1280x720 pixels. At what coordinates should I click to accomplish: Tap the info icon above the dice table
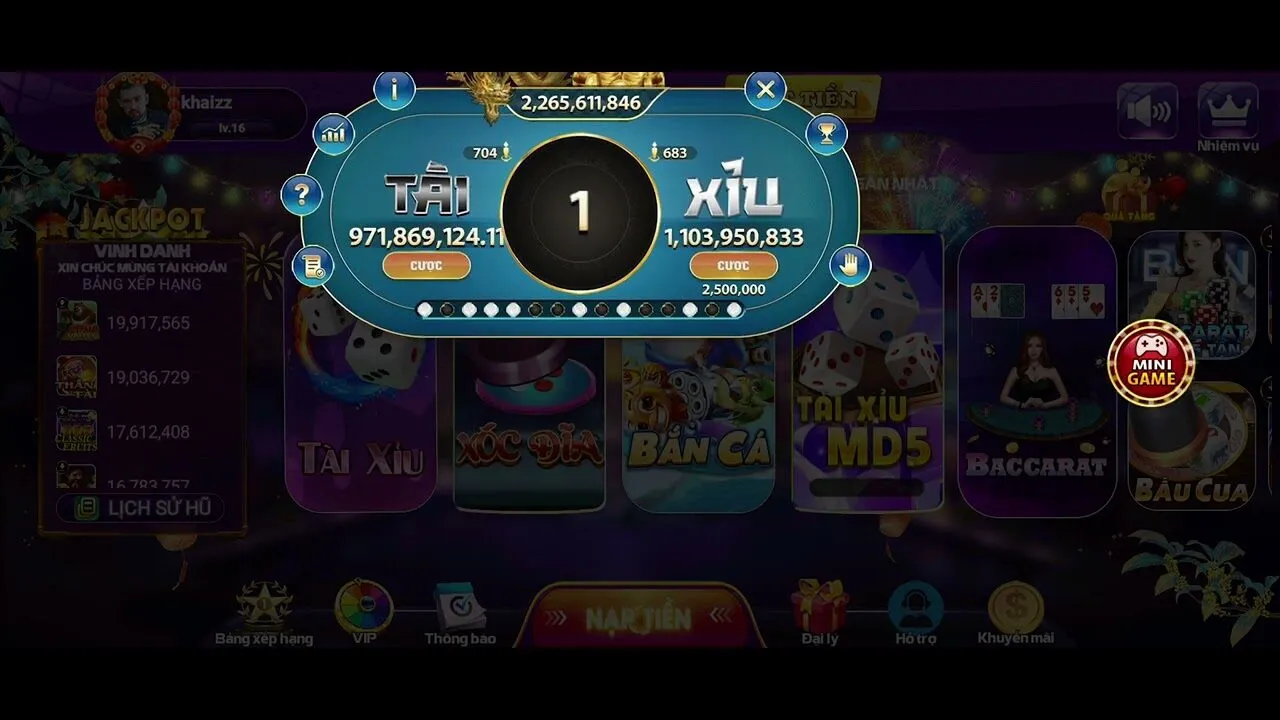(394, 89)
